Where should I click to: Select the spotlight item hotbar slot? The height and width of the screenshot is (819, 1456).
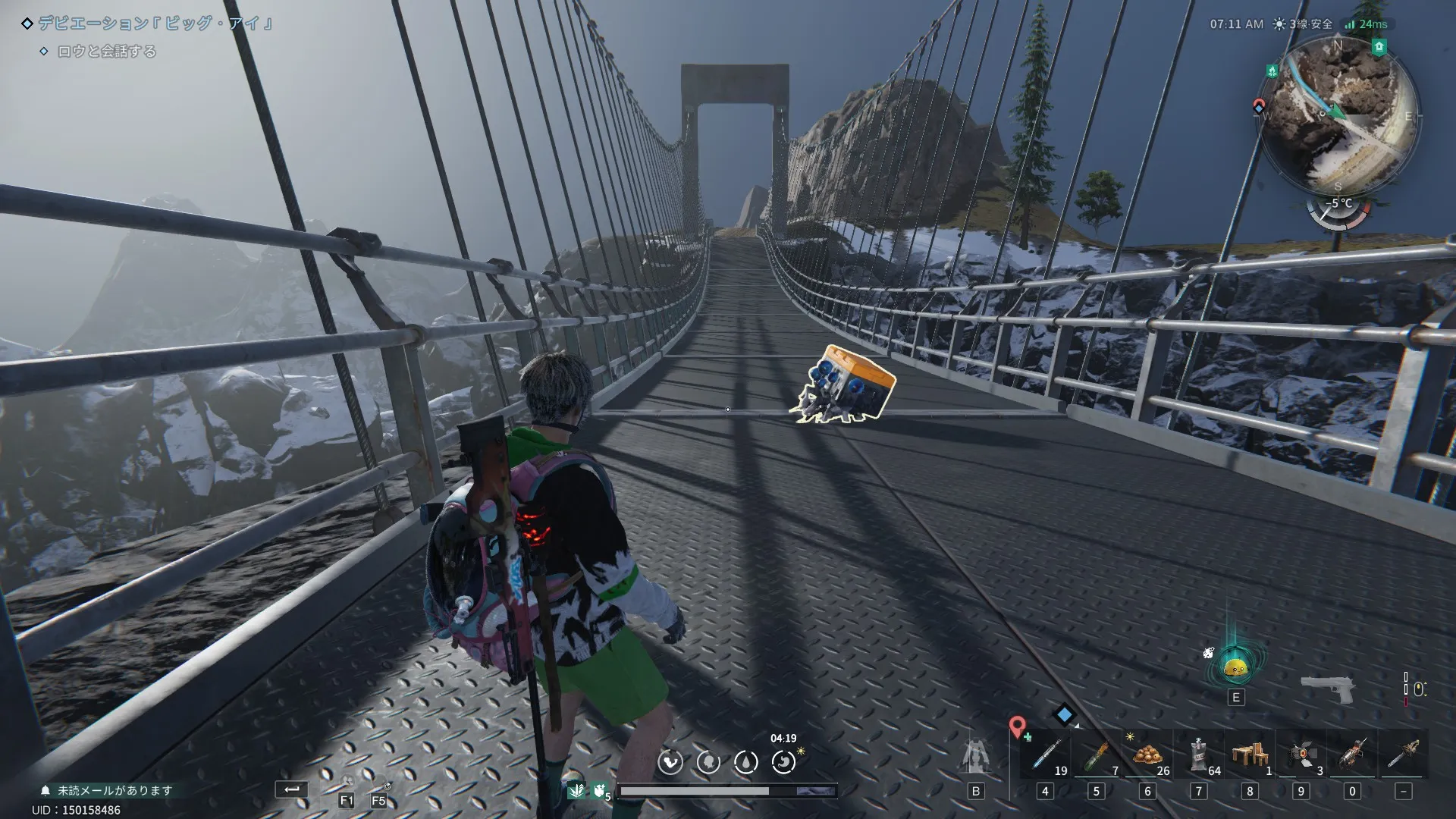pyautogui.click(x=1301, y=755)
